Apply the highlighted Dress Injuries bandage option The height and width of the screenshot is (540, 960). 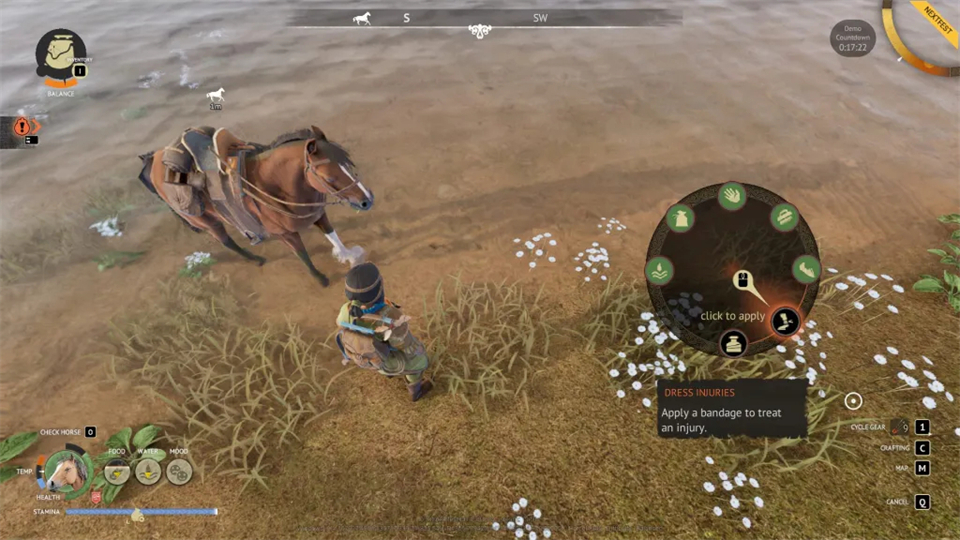coord(785,321)
